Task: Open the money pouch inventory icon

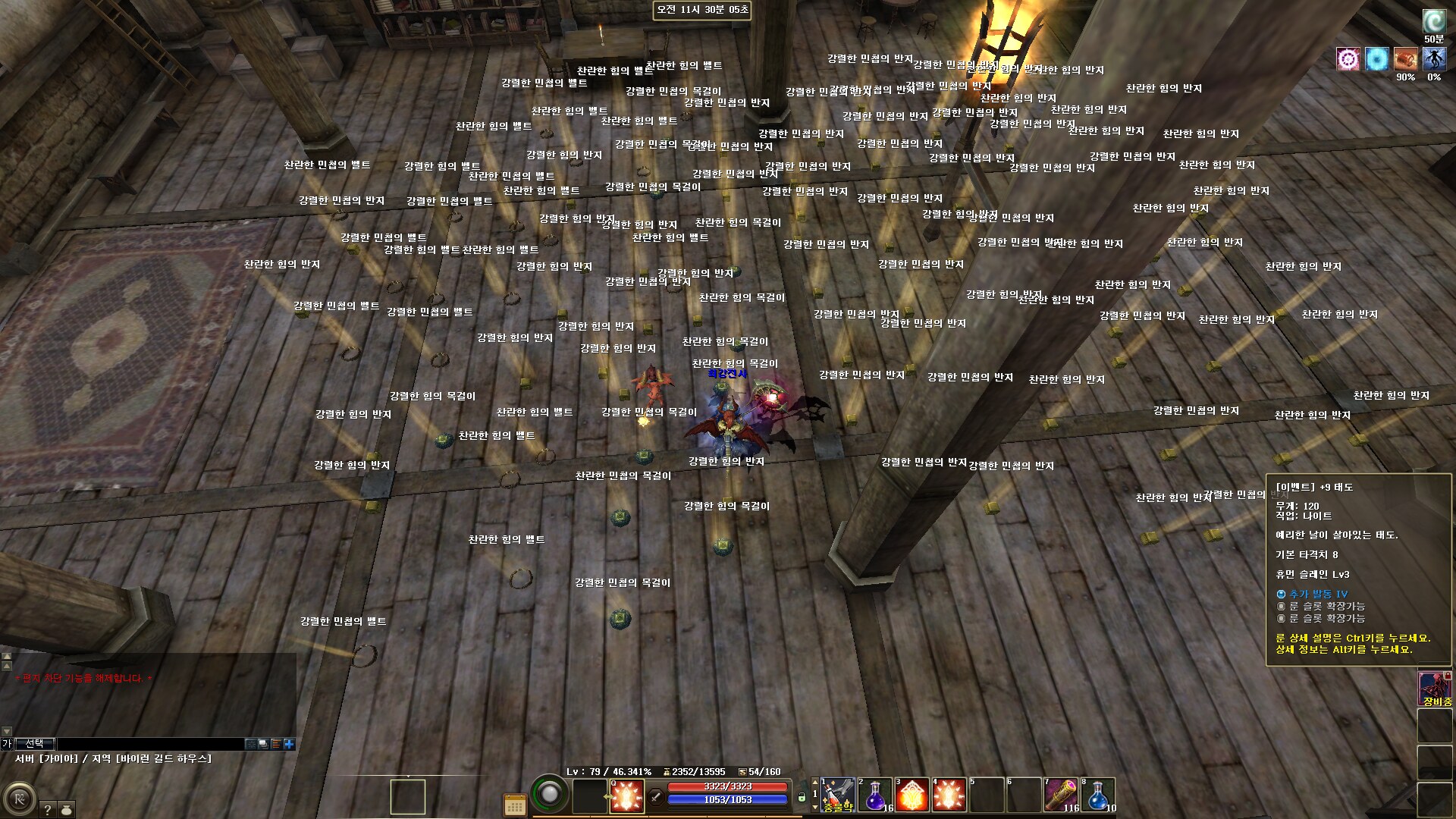Action: tap(67, 810)
